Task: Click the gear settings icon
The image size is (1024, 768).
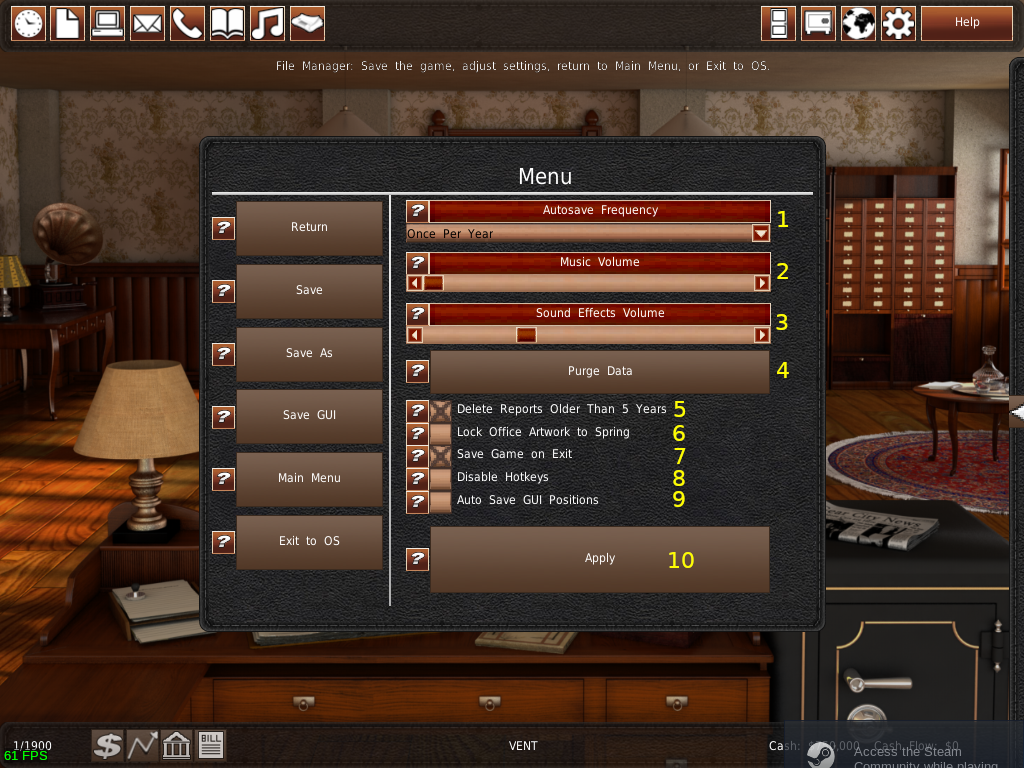Action: tap(898, 23)
